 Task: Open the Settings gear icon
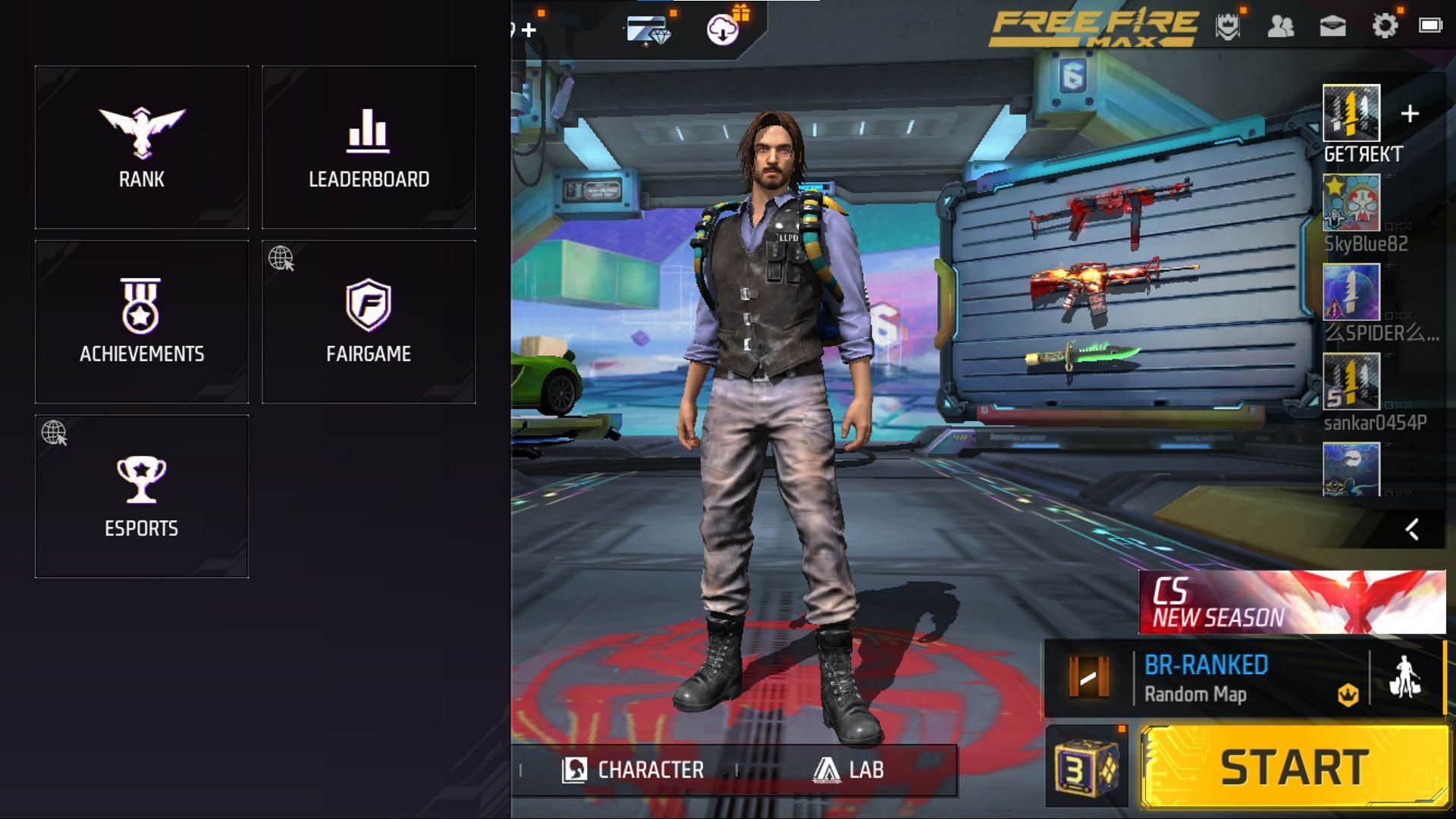[x=1385, y=25]
